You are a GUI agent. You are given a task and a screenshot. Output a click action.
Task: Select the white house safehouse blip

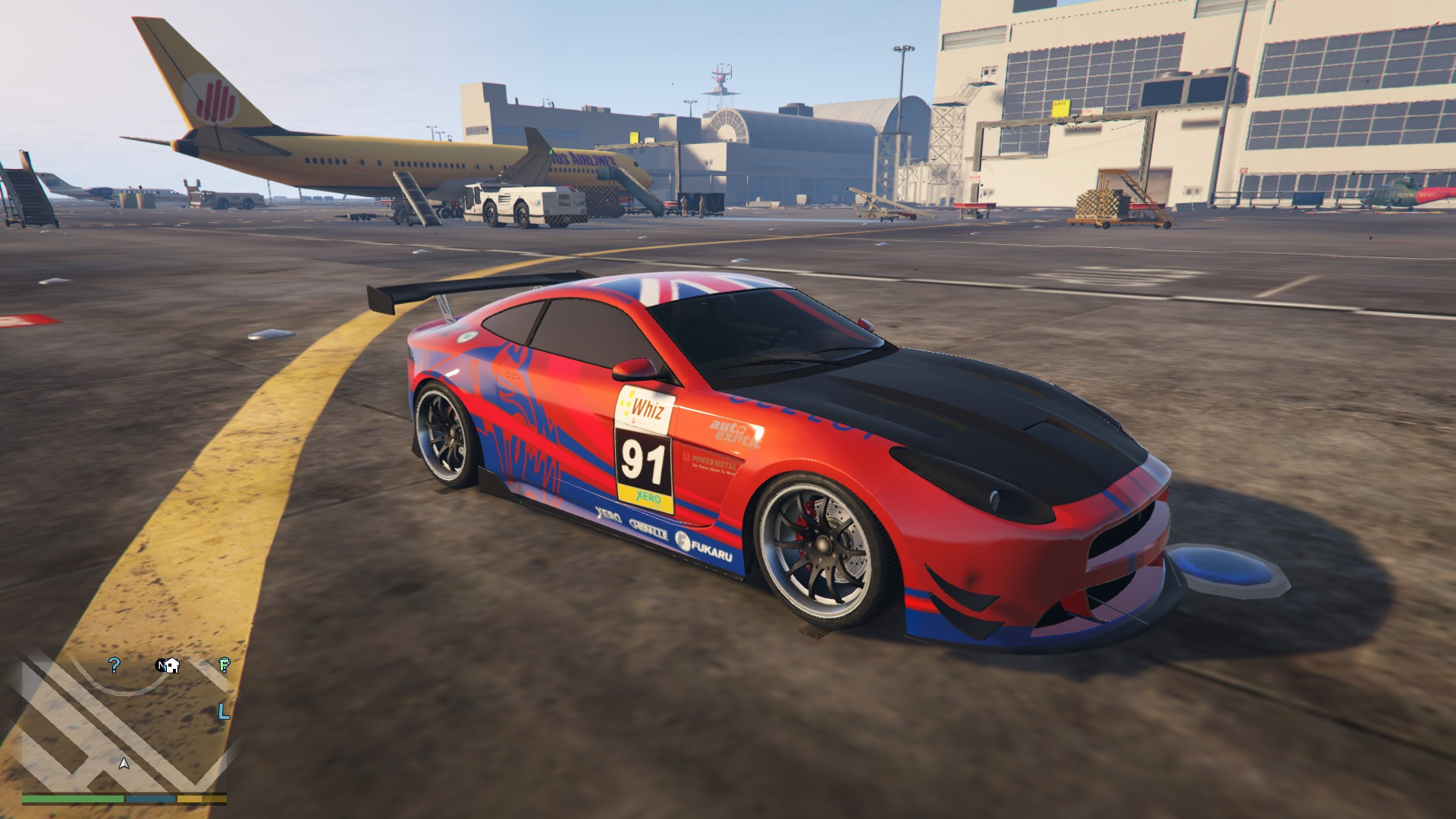(173, 666)
